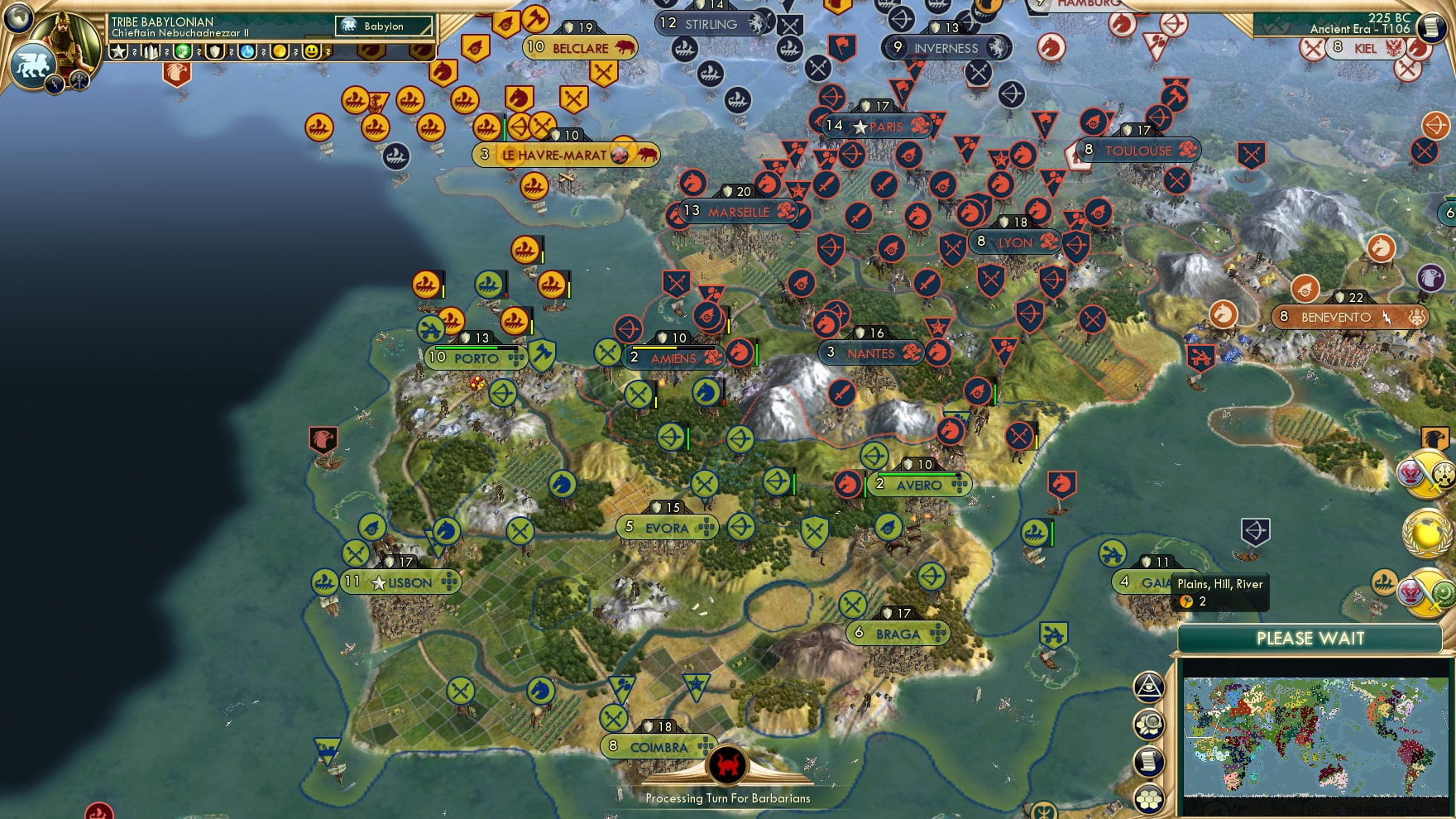Open the Babylon civilization dropdown
The width and height of the screenshot is (1456, 819).
click(383, 26)
